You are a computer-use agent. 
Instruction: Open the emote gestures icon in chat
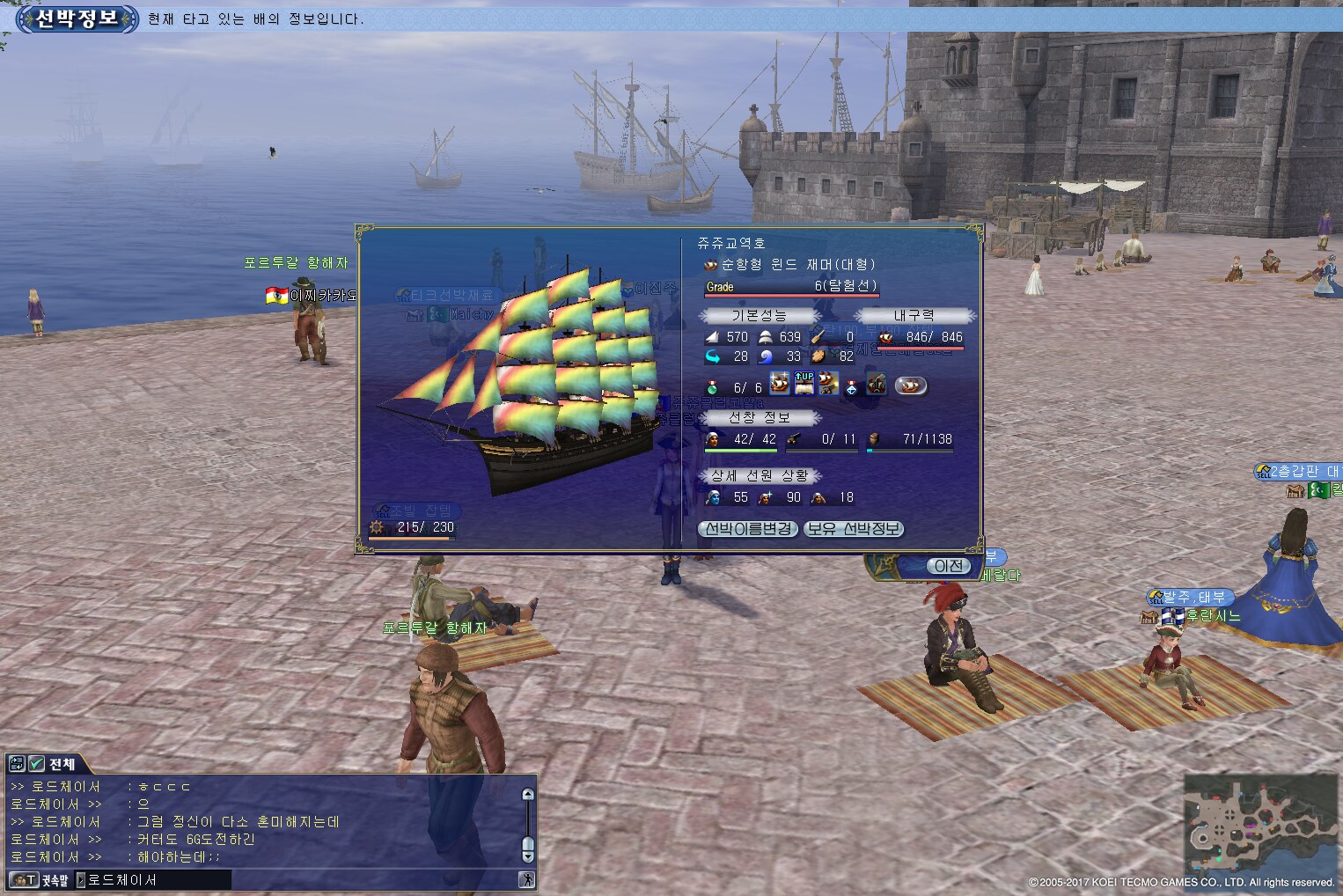(526, 879)
